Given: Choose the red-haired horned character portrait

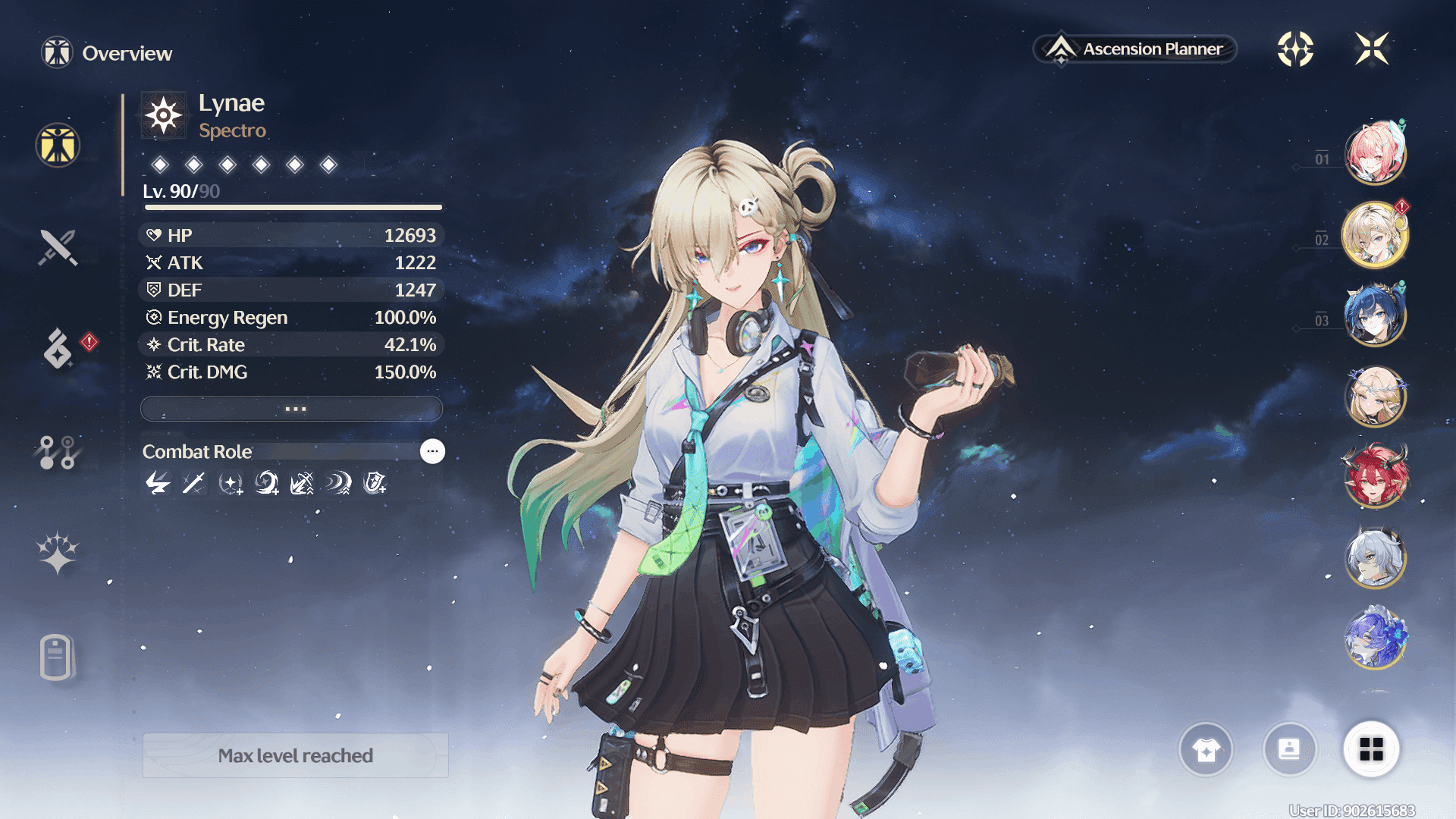Looking at the screenshot, I should pos(1375,476).
